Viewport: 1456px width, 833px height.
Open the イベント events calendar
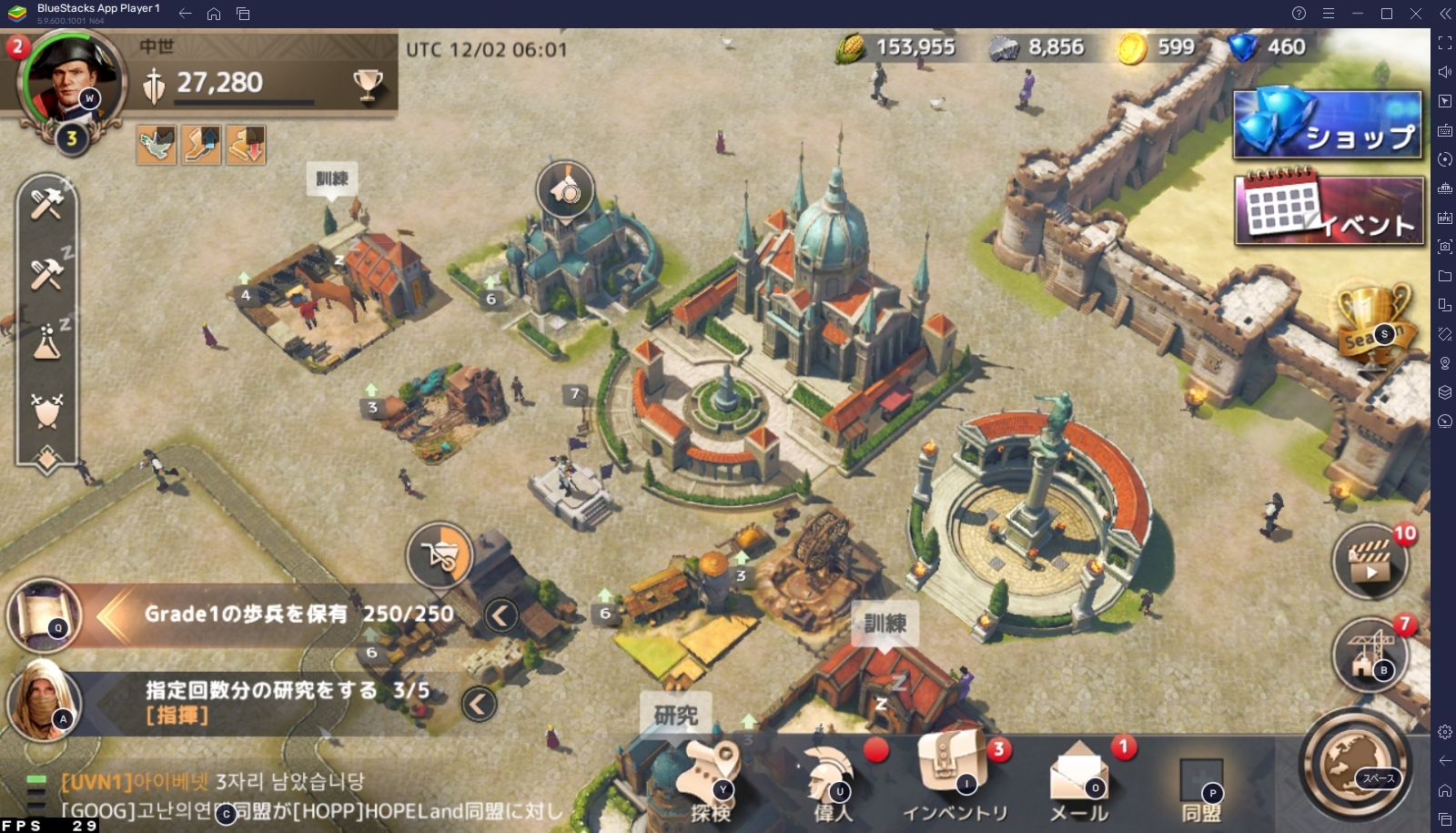coord(1328,211)
